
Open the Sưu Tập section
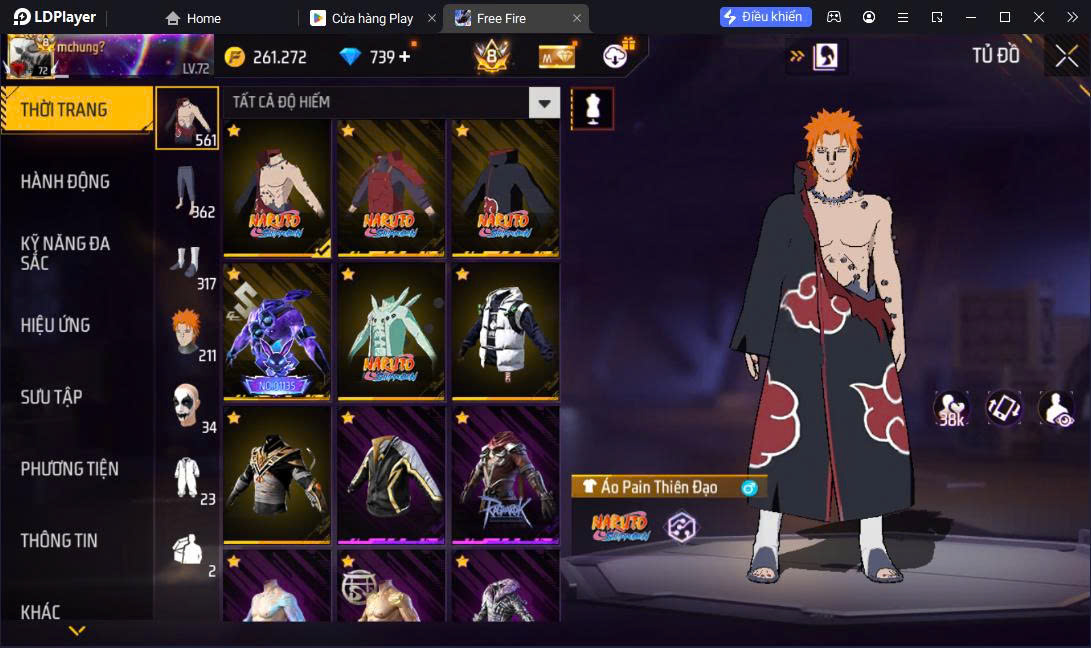click(x=52, y=397)
